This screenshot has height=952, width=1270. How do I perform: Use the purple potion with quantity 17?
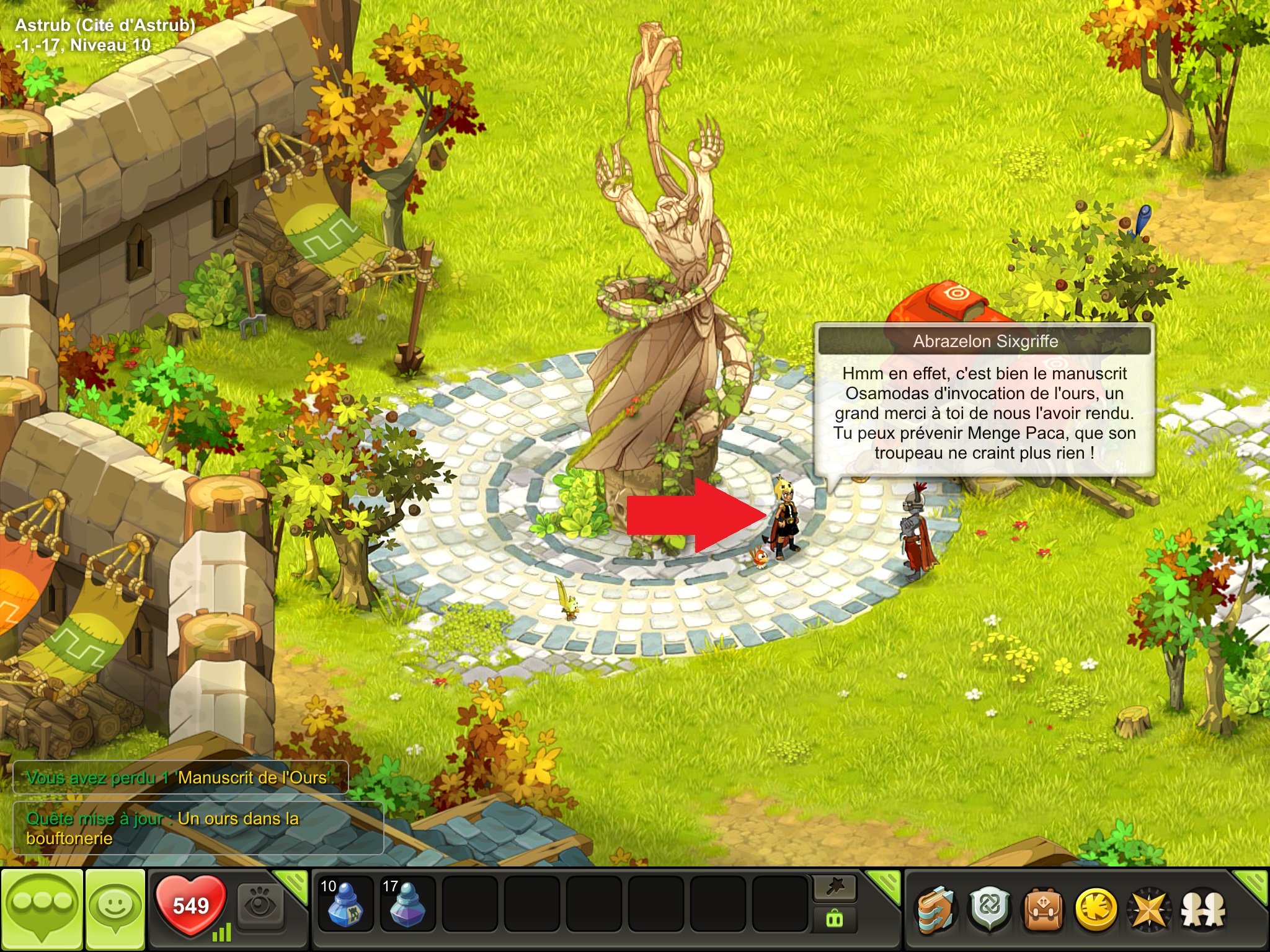[x=407, y=904]
